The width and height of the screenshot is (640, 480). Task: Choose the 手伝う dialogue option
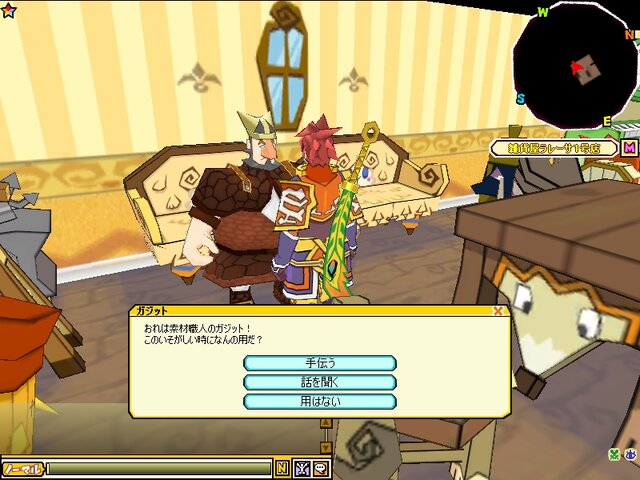[320, 363]
